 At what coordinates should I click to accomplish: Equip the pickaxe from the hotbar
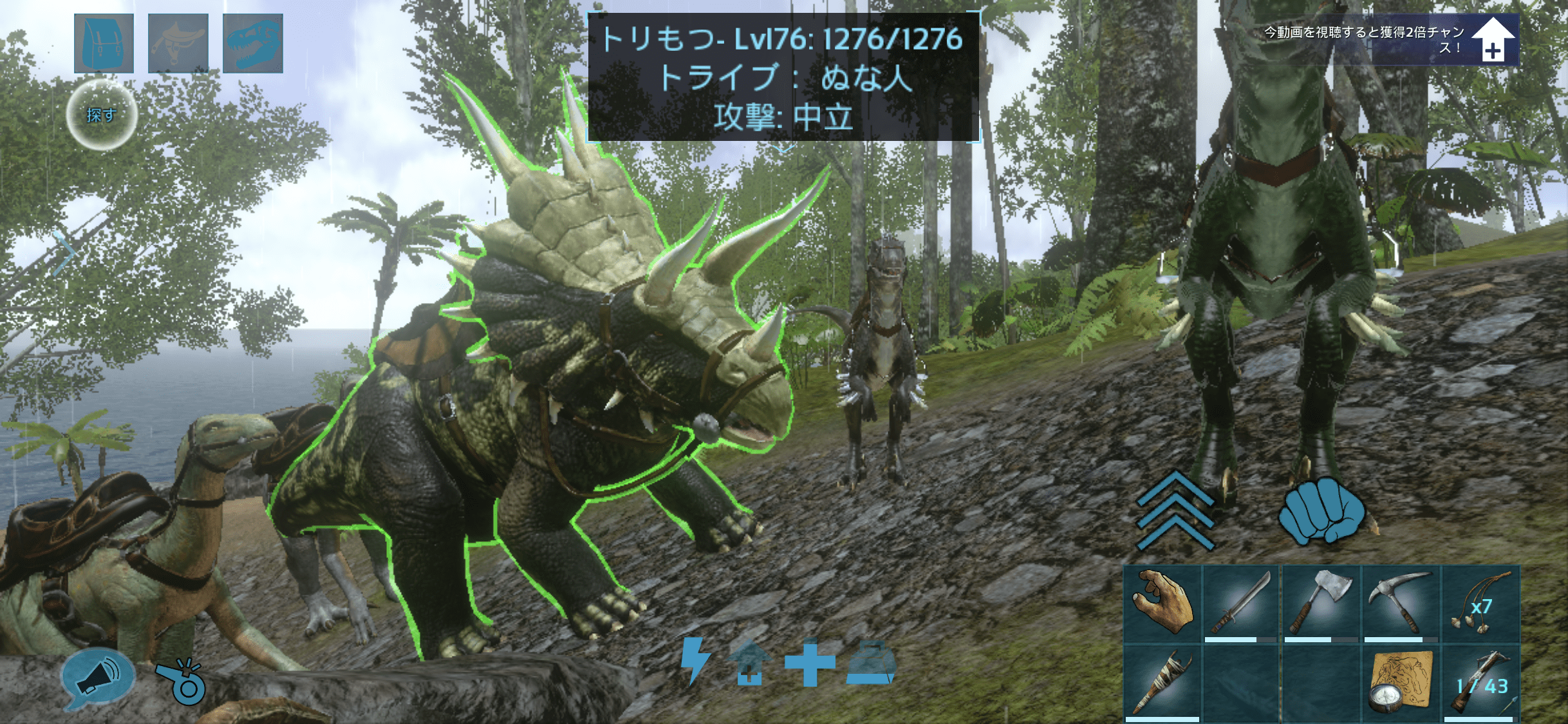pos(1401,604)
